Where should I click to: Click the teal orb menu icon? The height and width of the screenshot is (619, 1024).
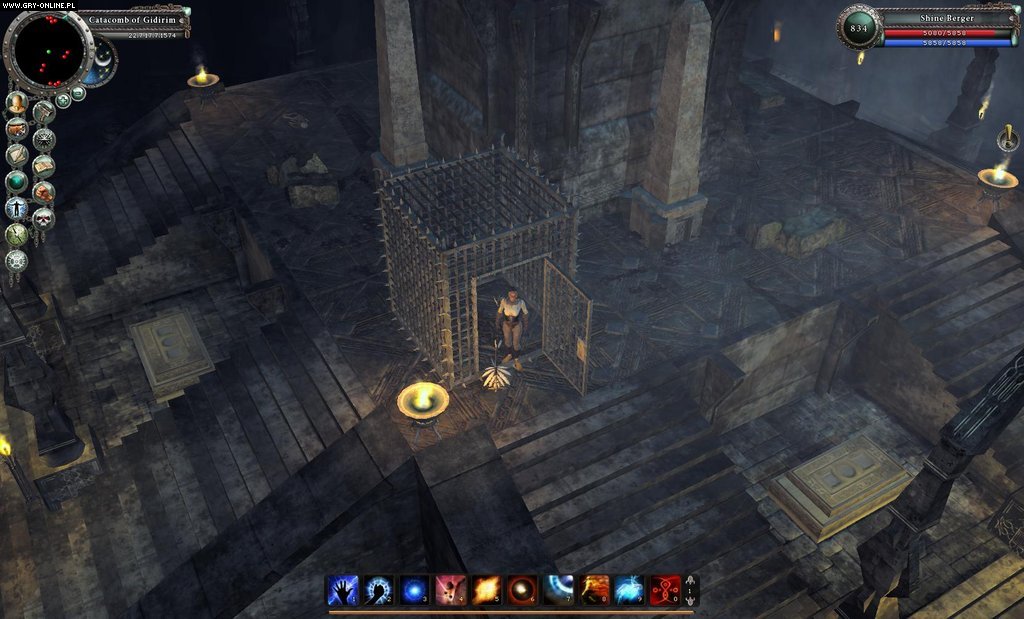16,181
